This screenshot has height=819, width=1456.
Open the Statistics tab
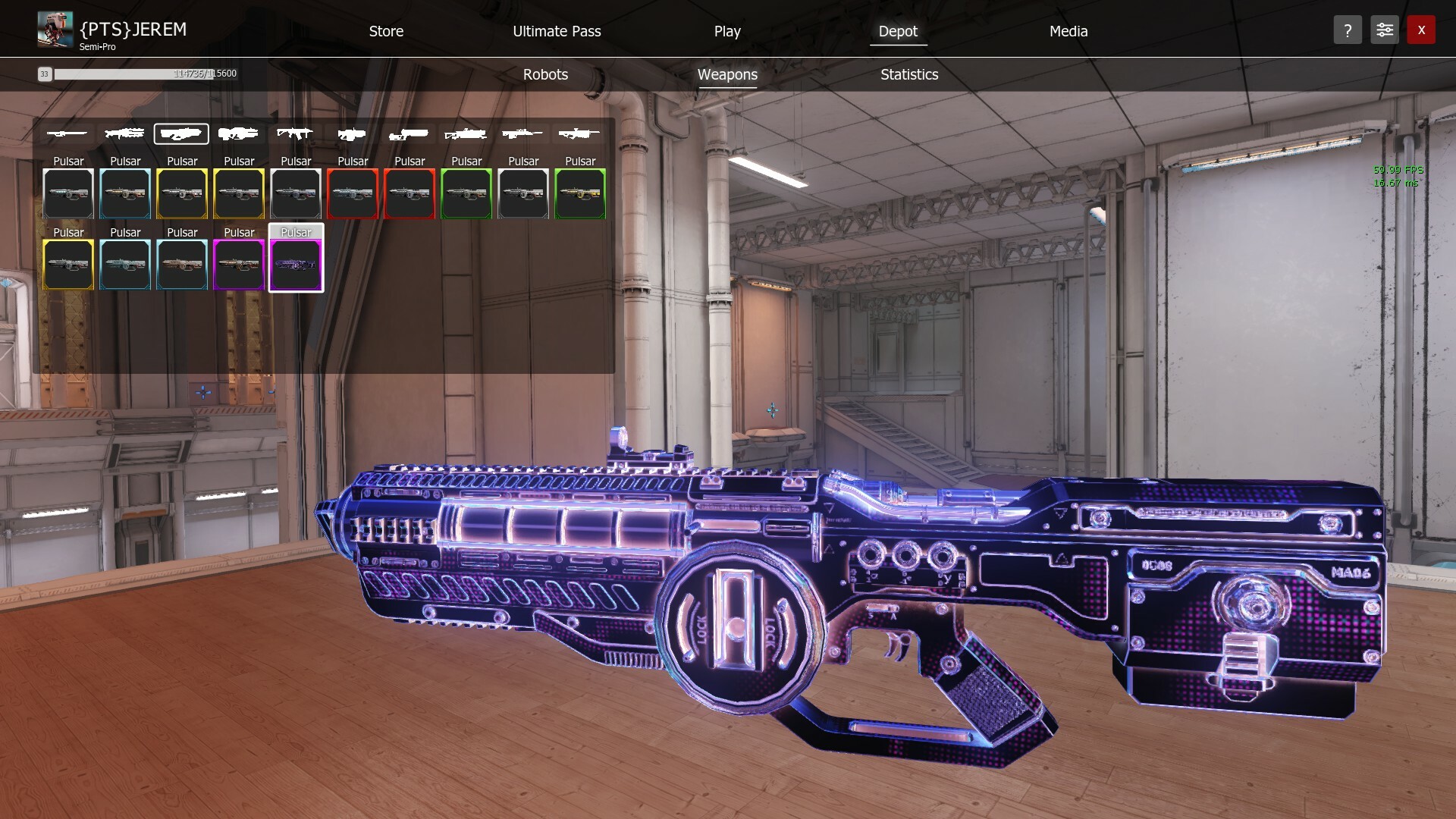point(908,74)
